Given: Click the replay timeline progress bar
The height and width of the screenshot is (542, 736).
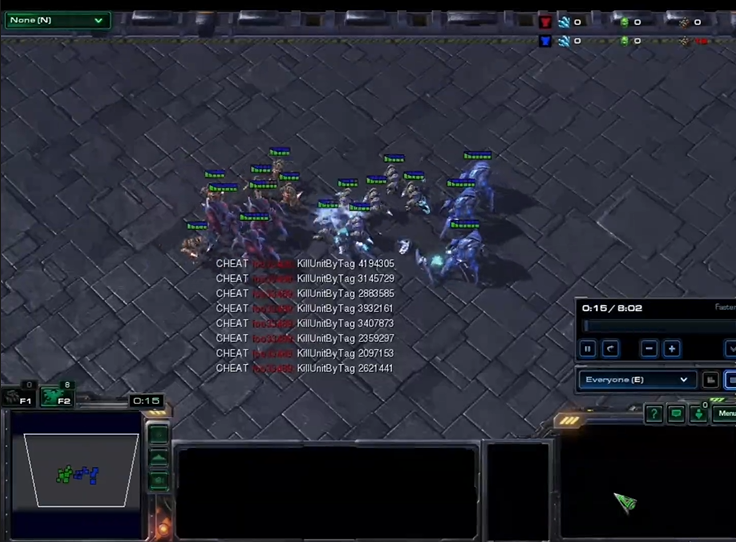Looking at the screenshot, I should pyautogui.click(x=658, y=325).
